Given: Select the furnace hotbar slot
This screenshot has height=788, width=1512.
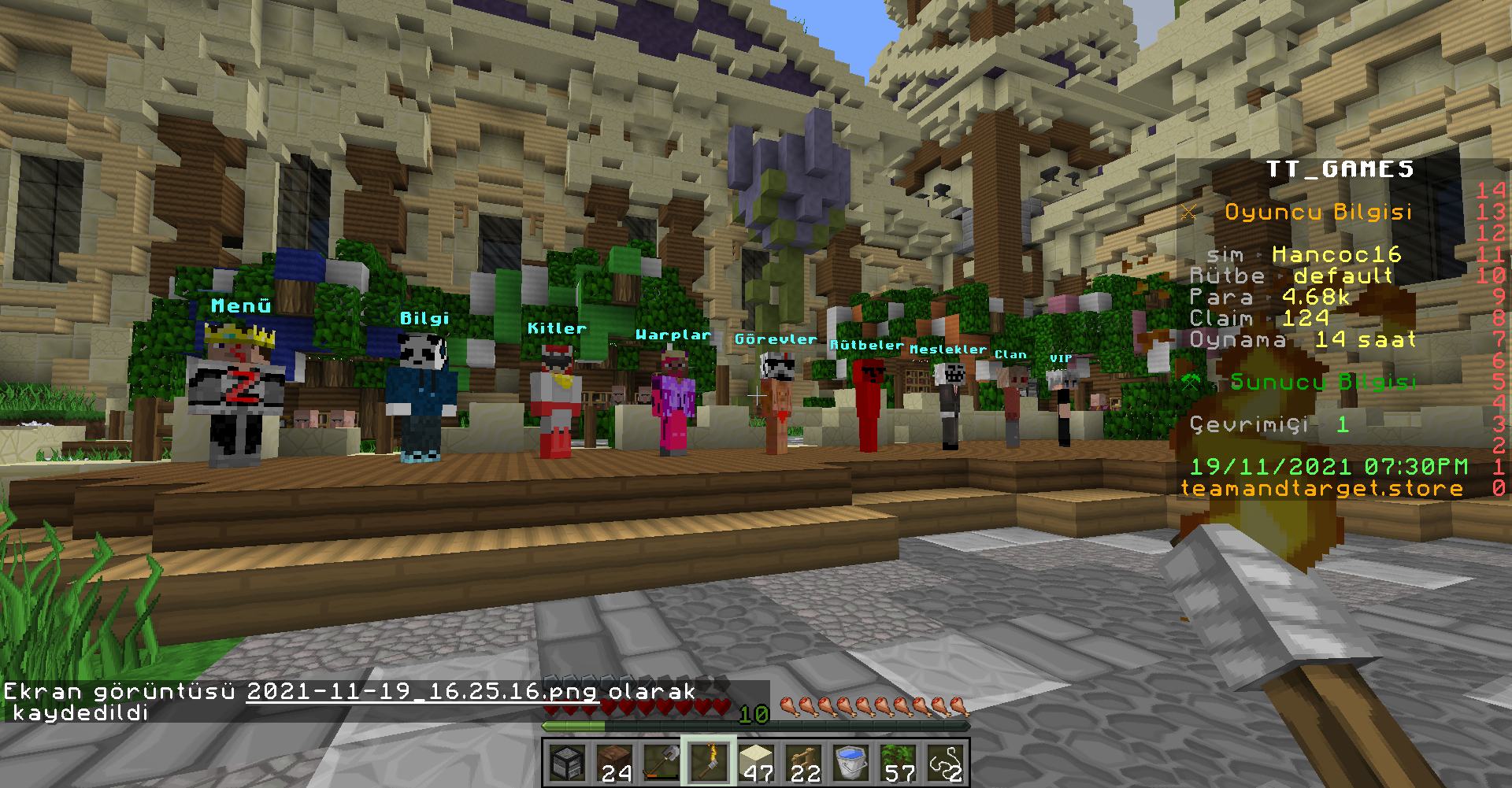Looking at the screenshot, I should click(x=567, y=762).
